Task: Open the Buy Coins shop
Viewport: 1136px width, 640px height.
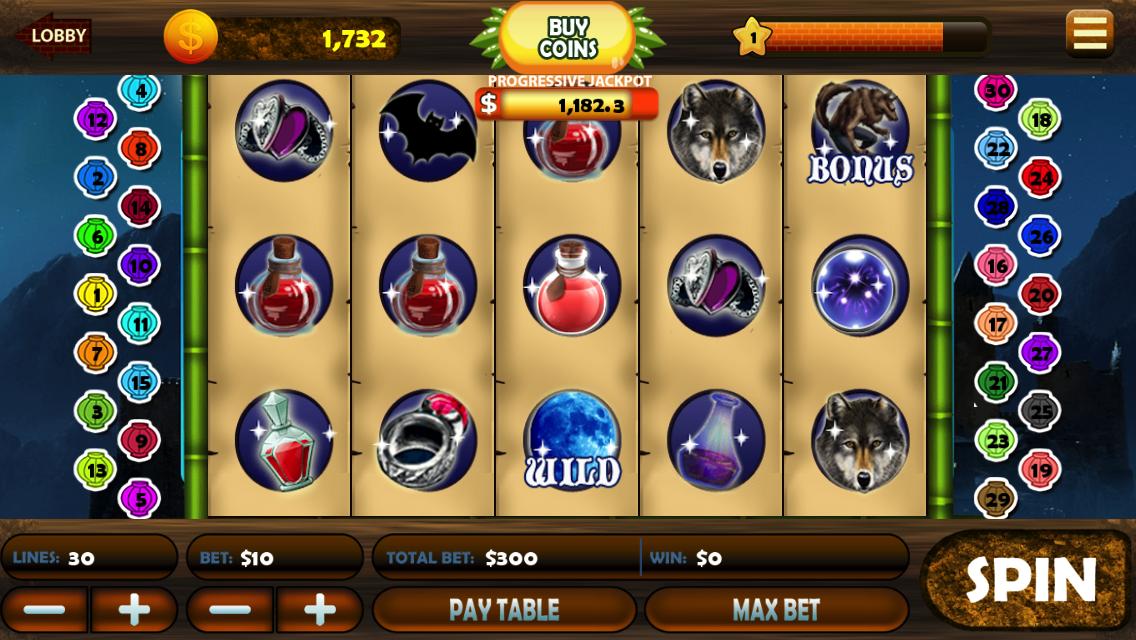Action: point(567,38)
